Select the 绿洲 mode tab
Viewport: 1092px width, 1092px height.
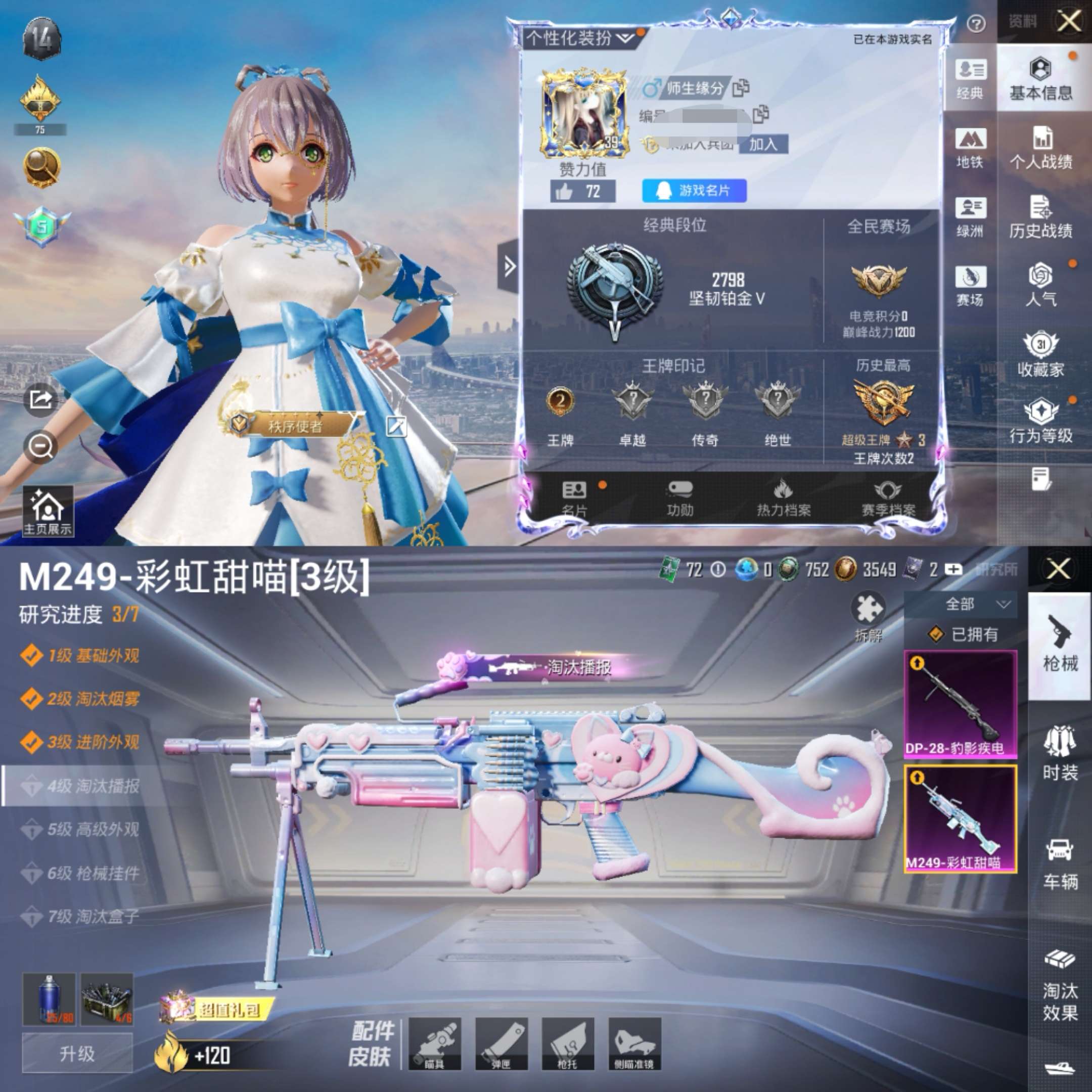coord(970,217)
